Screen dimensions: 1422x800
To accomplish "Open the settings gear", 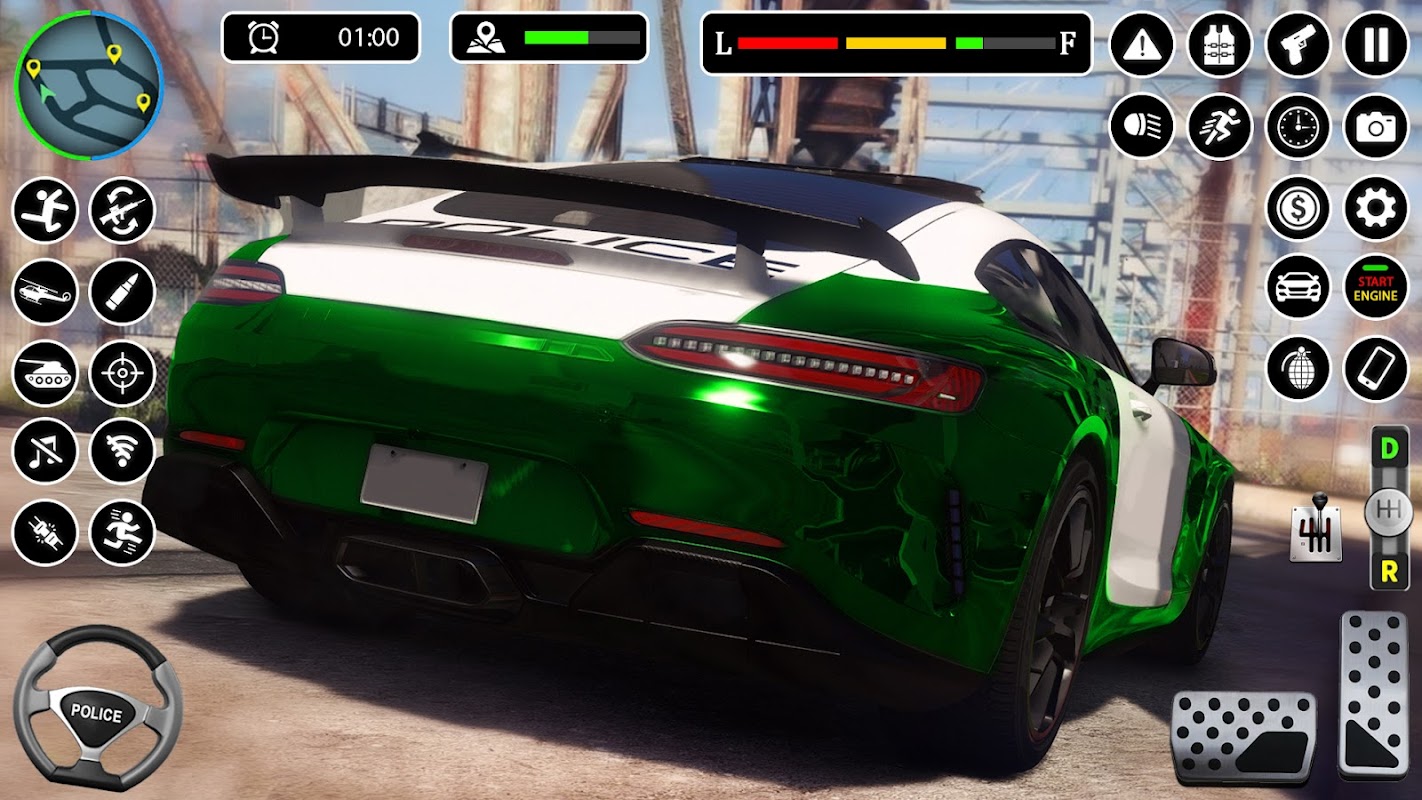I will tap(1376, 208).
